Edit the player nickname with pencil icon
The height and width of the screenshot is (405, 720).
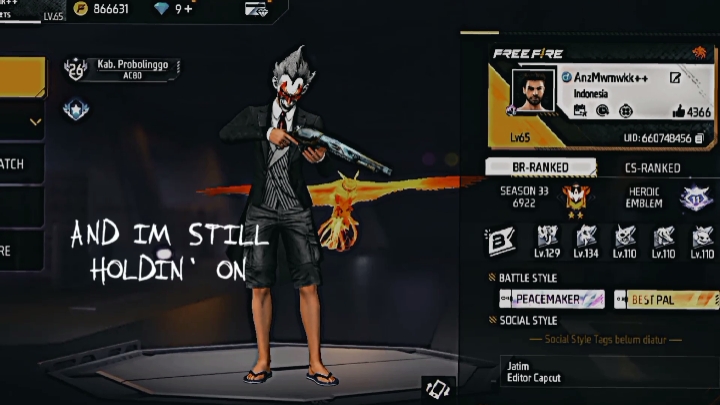tap(676, 78)
